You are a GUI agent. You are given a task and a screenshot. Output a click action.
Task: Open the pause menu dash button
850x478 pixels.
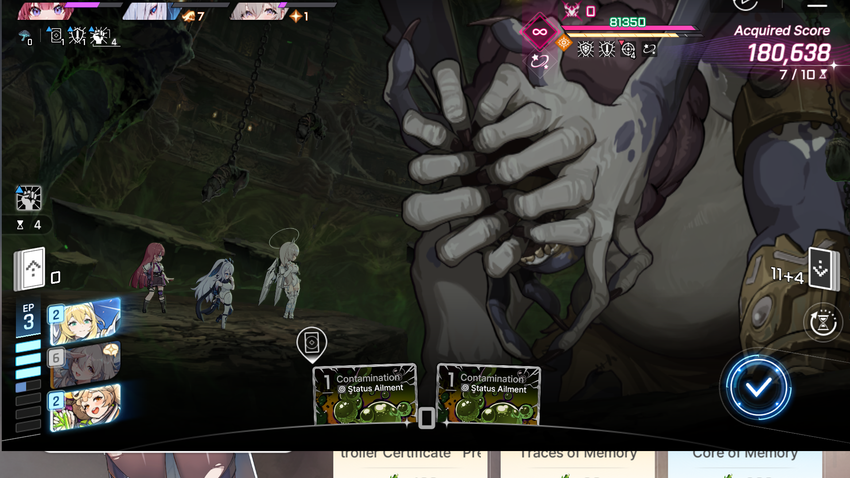pyautogui.click(x=816, y=5)
